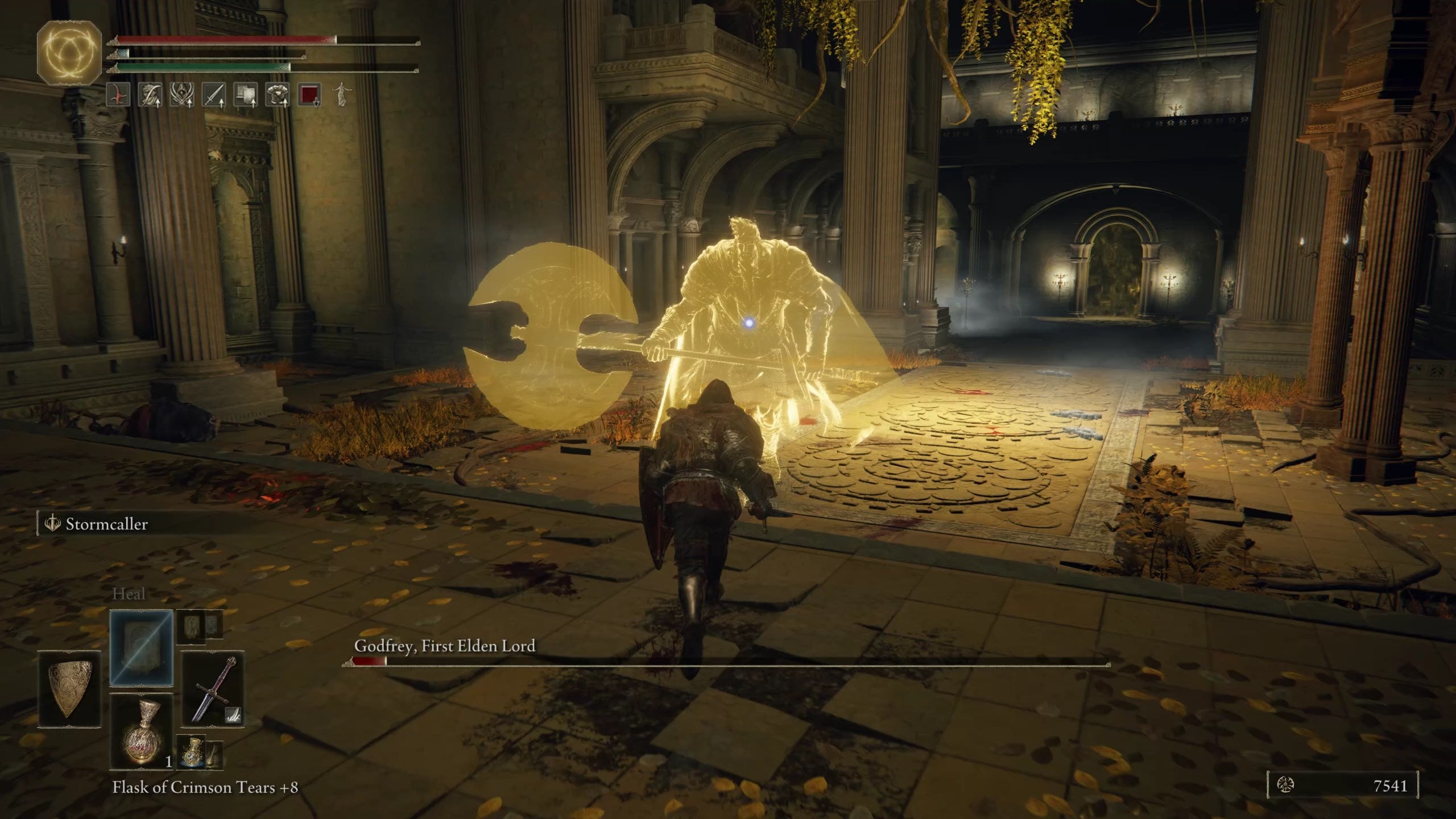
Task: Select the Heal spell slot
Action: click(x=141, y=647)
